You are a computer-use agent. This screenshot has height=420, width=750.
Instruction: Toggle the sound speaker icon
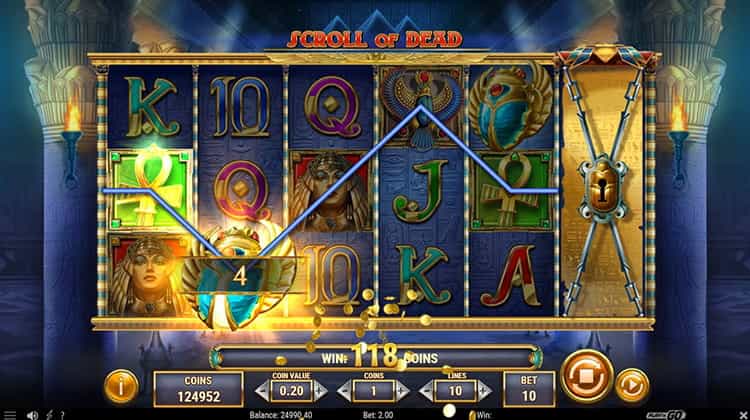pos(32,414)
